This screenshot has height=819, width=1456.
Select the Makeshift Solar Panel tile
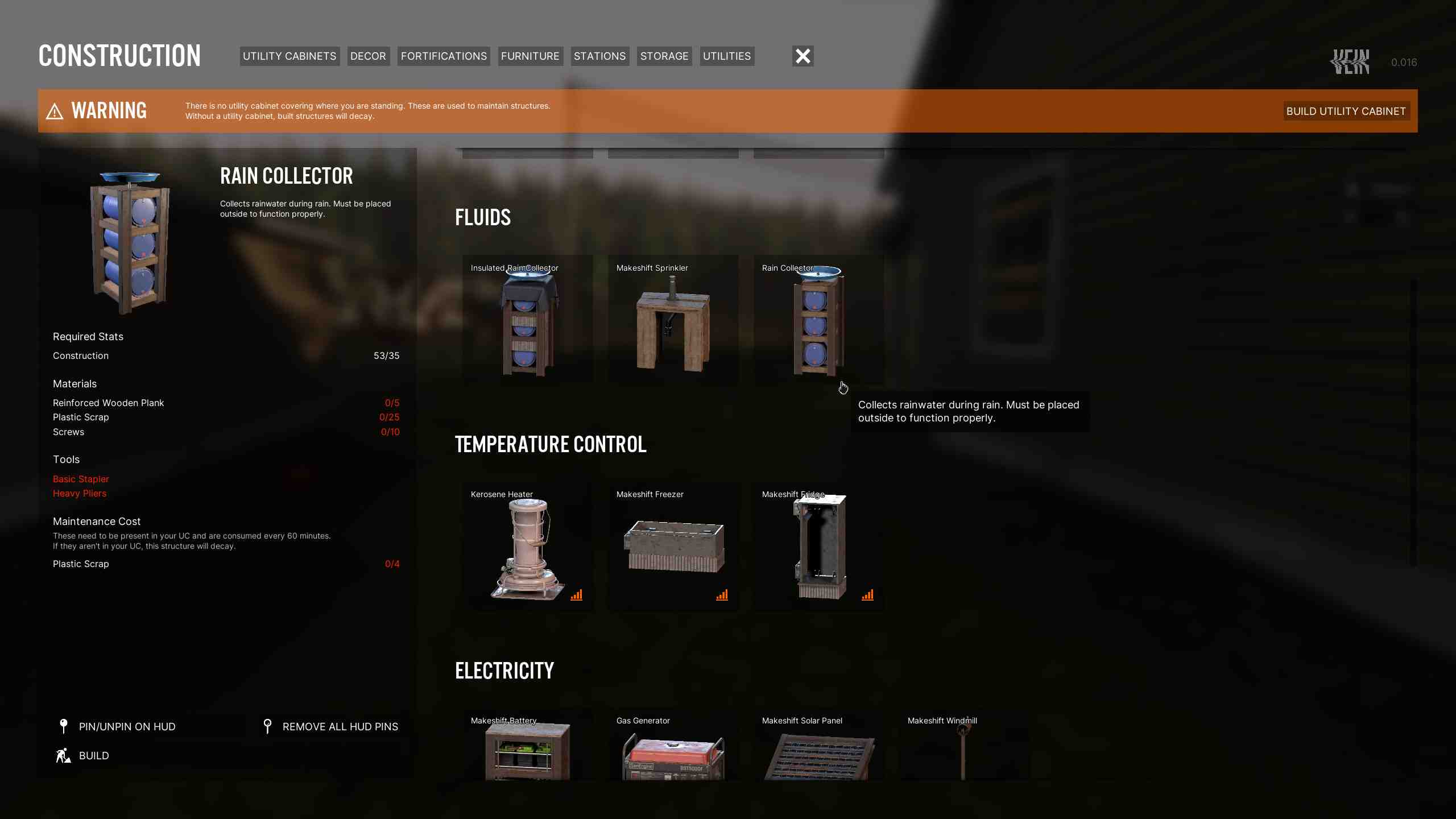[x=818, y=748]
